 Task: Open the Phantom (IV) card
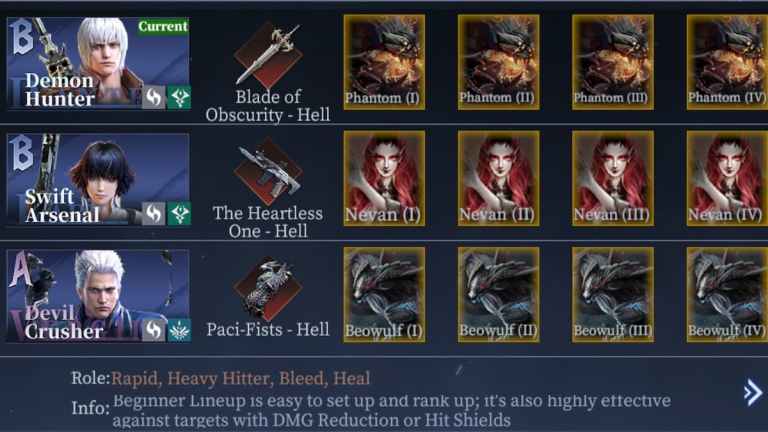(727, 62)
